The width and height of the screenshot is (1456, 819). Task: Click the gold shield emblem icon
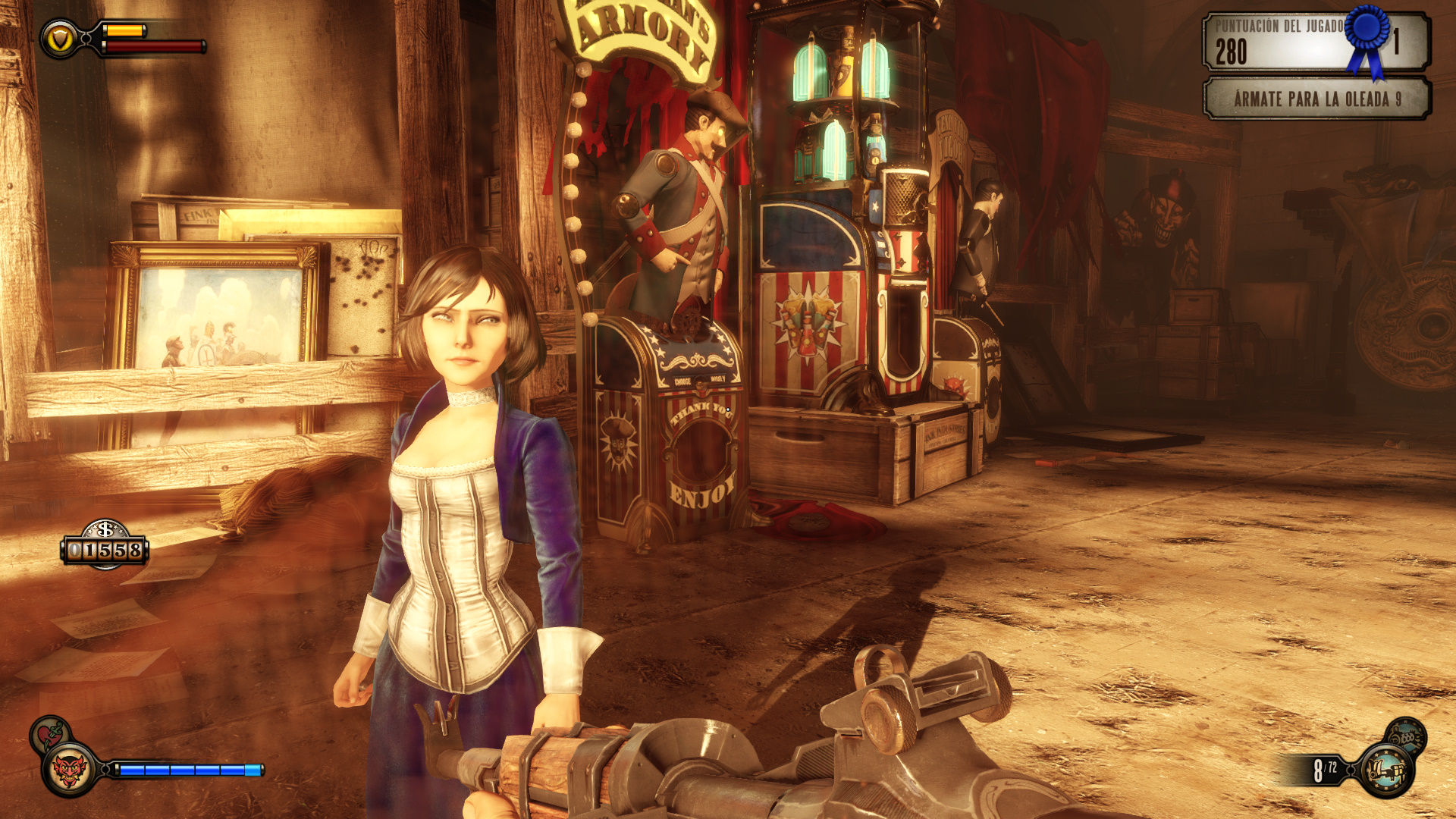[59, 39]
